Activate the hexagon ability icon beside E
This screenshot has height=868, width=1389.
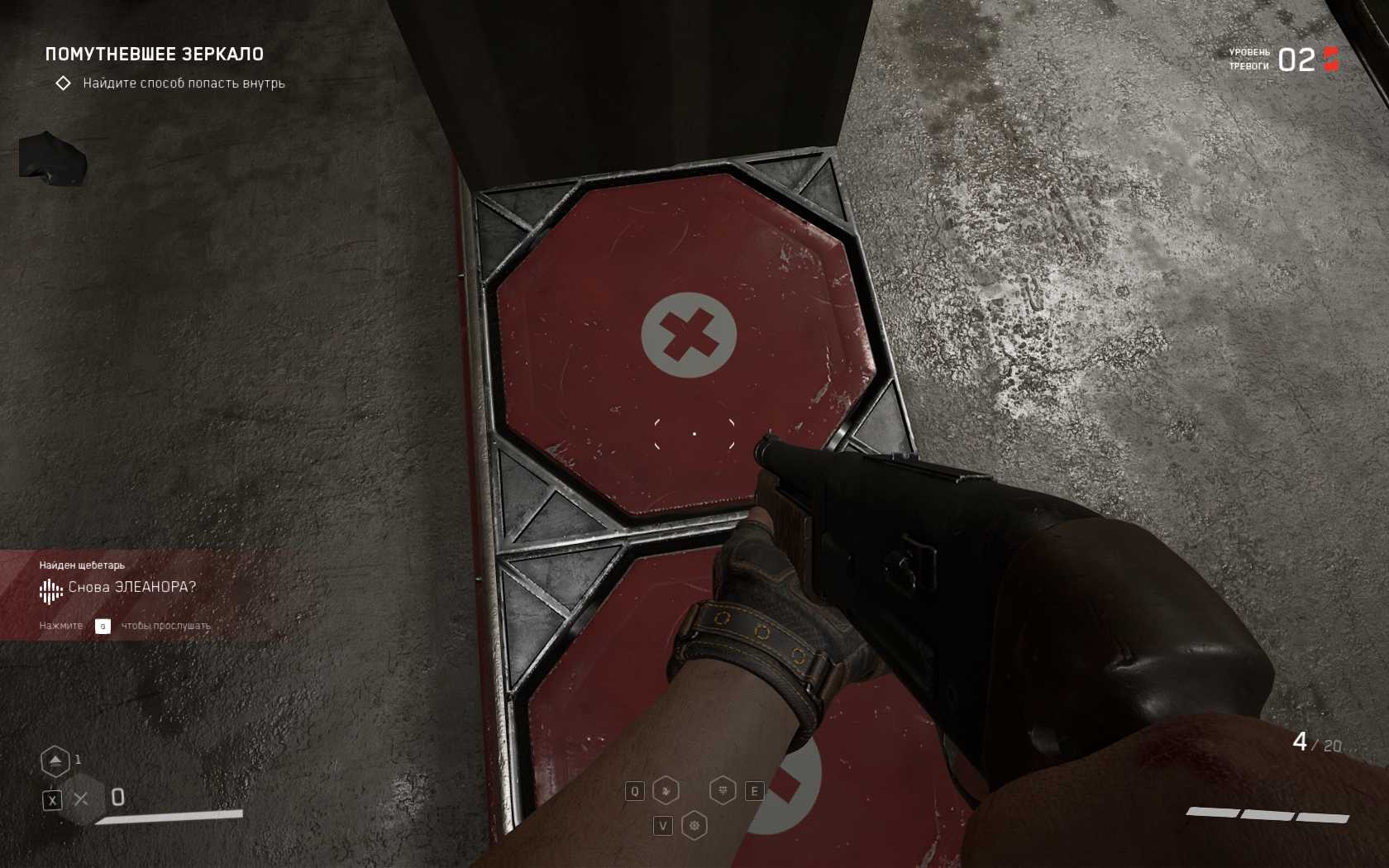(x=723, y=791)
